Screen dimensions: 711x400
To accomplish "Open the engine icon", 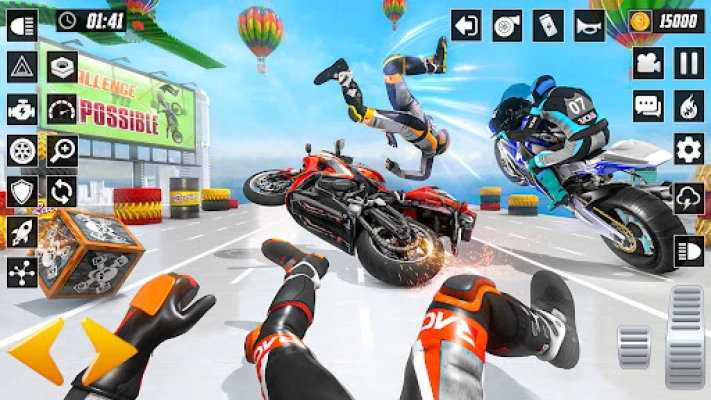I will 21,108.
